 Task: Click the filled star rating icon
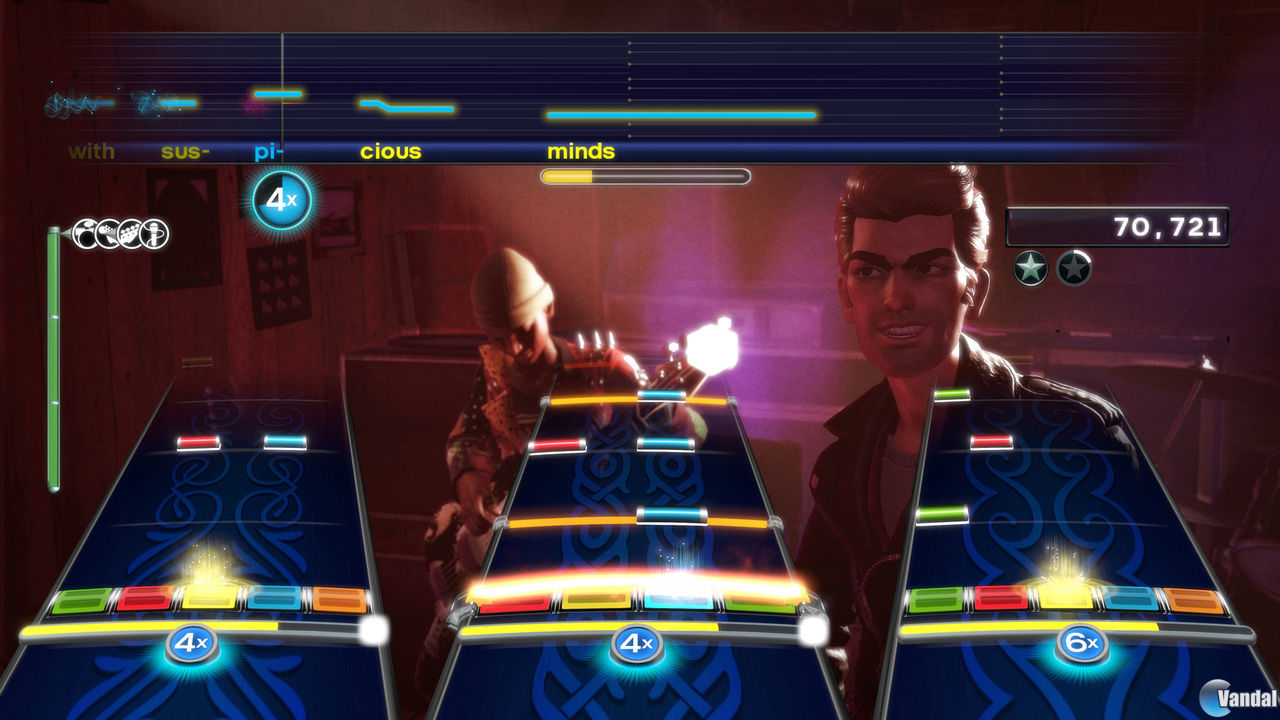(1030, 268)
